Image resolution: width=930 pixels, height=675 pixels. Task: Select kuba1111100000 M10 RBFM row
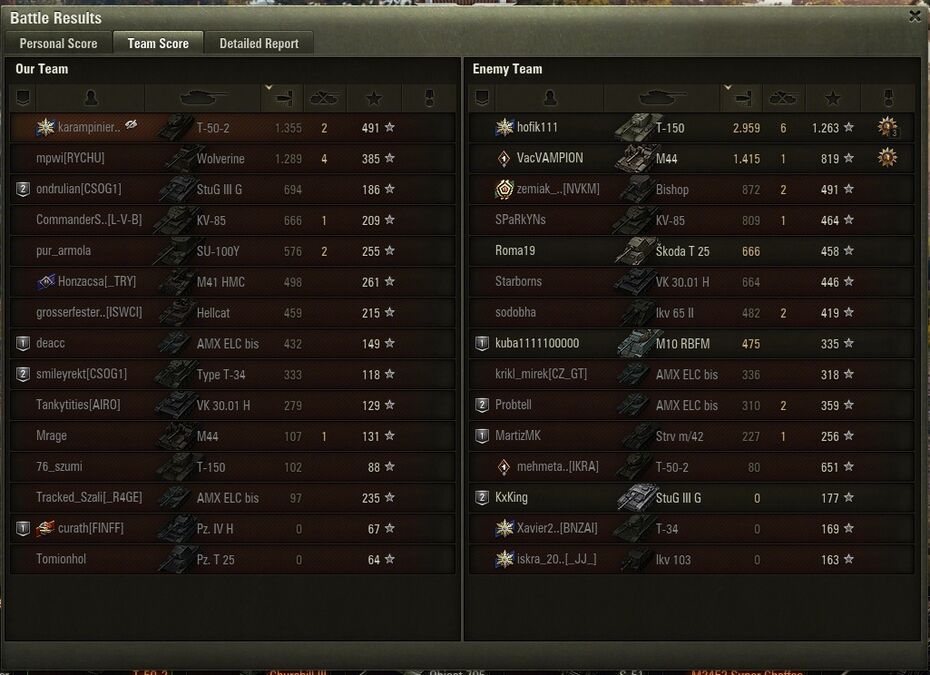690,344
